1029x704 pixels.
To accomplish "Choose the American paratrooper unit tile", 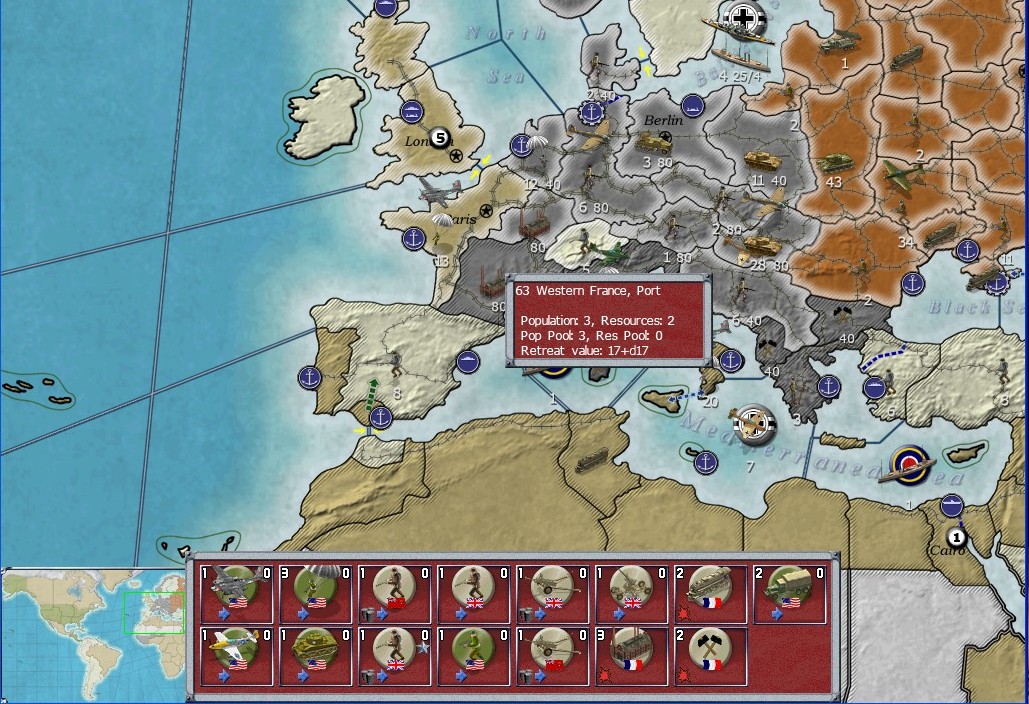I will coord(316,594).
